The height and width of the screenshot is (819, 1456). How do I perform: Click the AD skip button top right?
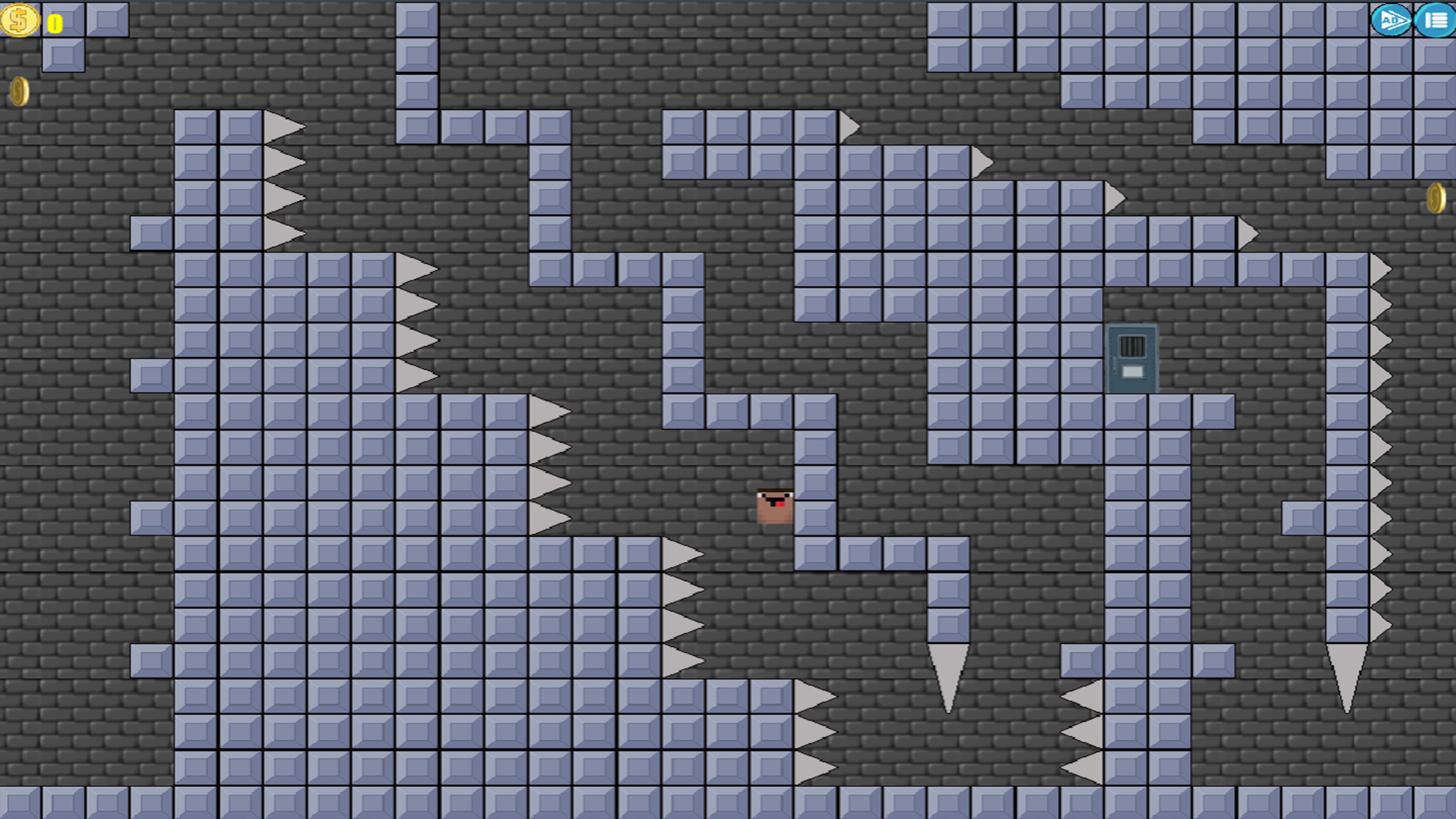tap(1394, 20)
